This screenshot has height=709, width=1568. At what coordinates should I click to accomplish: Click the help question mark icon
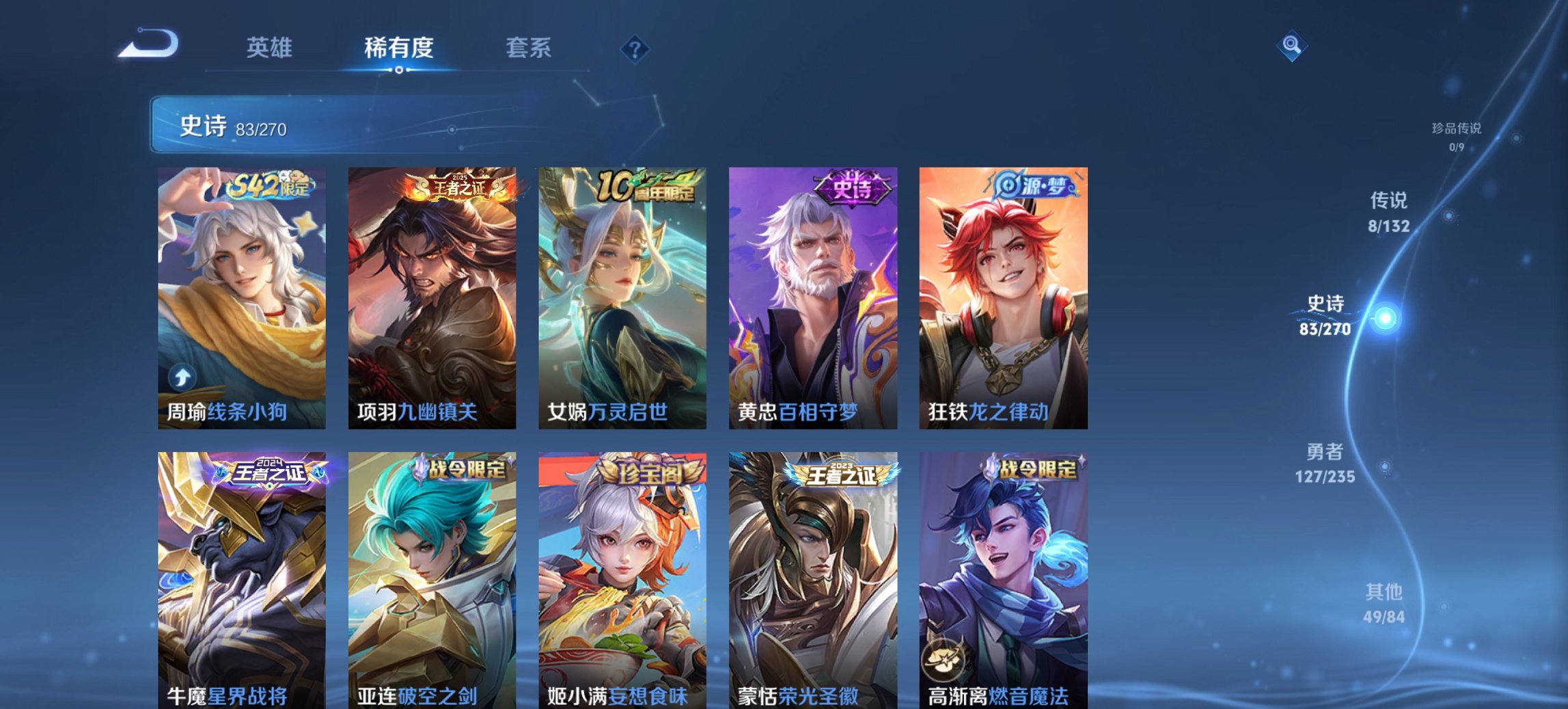pos(634,49)
